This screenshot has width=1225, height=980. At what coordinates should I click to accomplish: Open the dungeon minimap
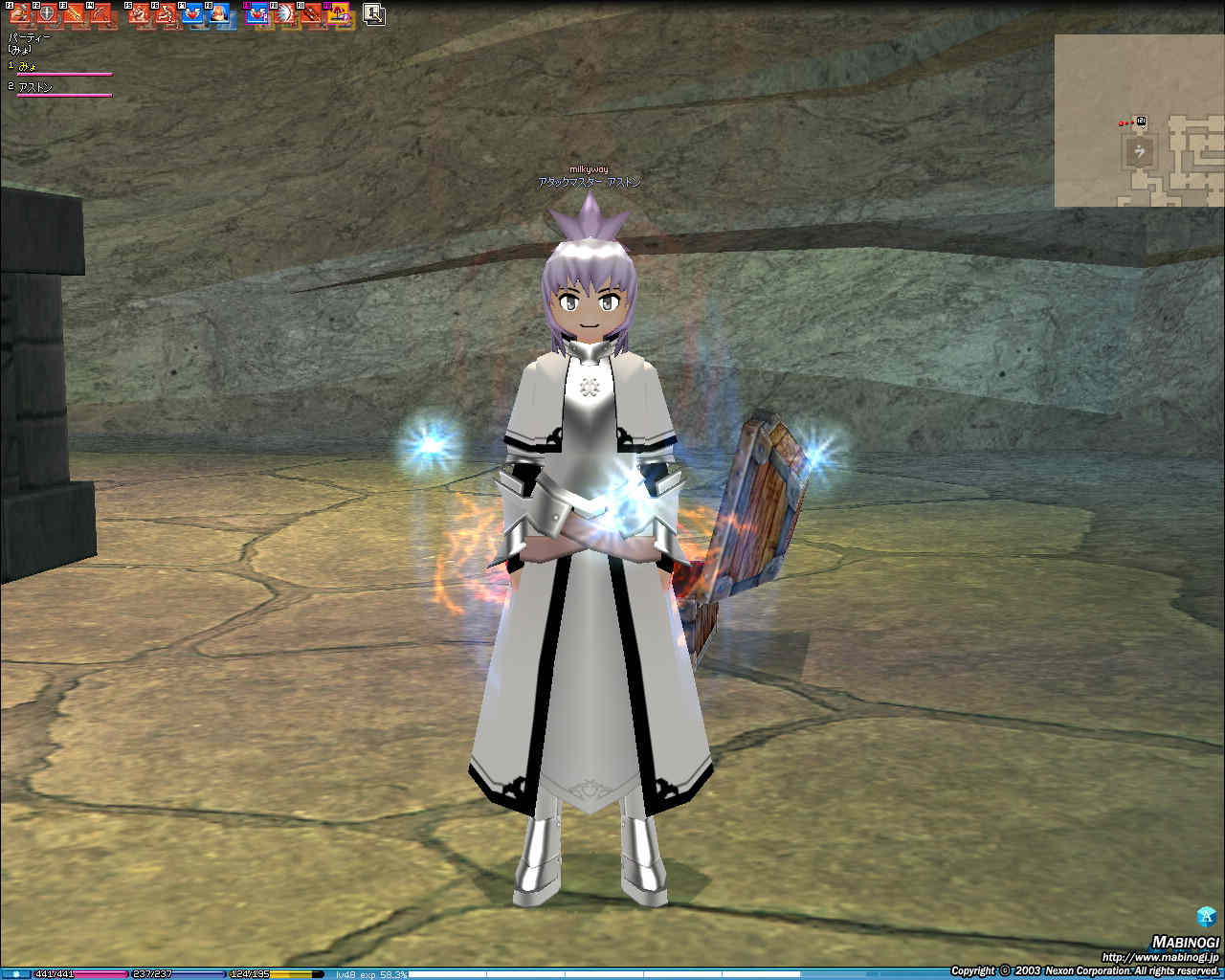[1139, 121]
